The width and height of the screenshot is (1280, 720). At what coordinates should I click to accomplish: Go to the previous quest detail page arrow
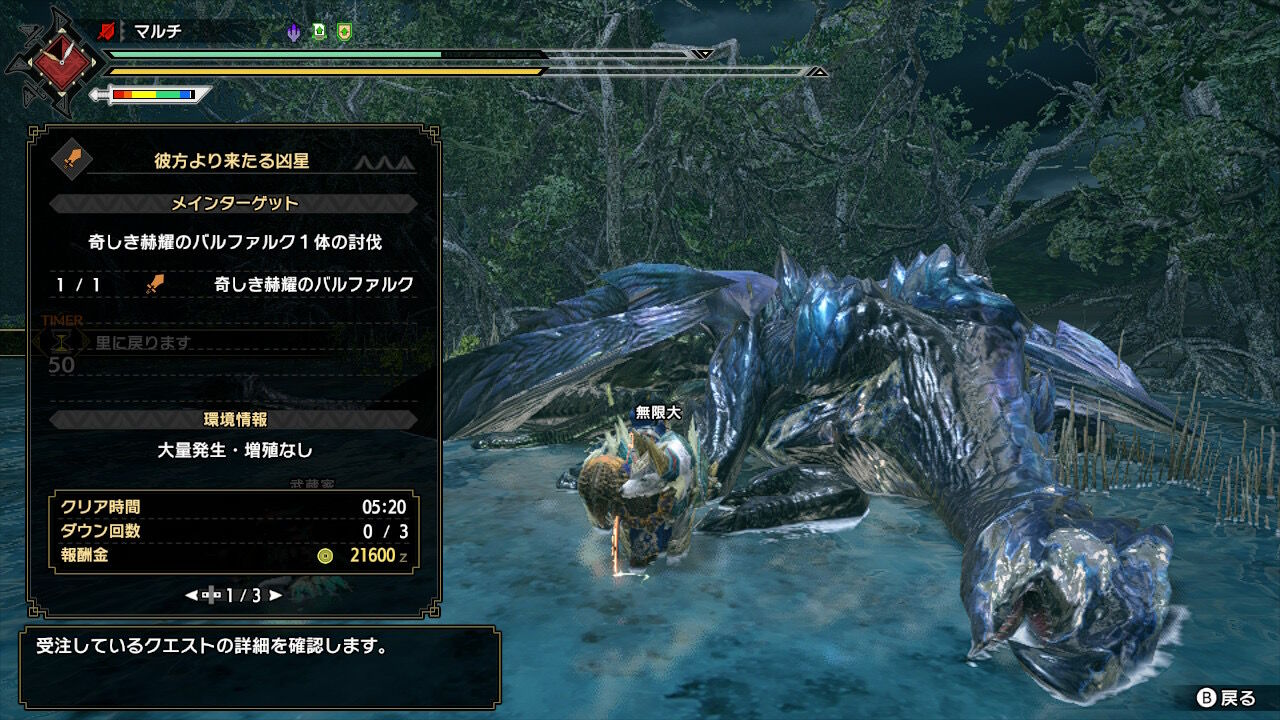(x=191, y=595)
